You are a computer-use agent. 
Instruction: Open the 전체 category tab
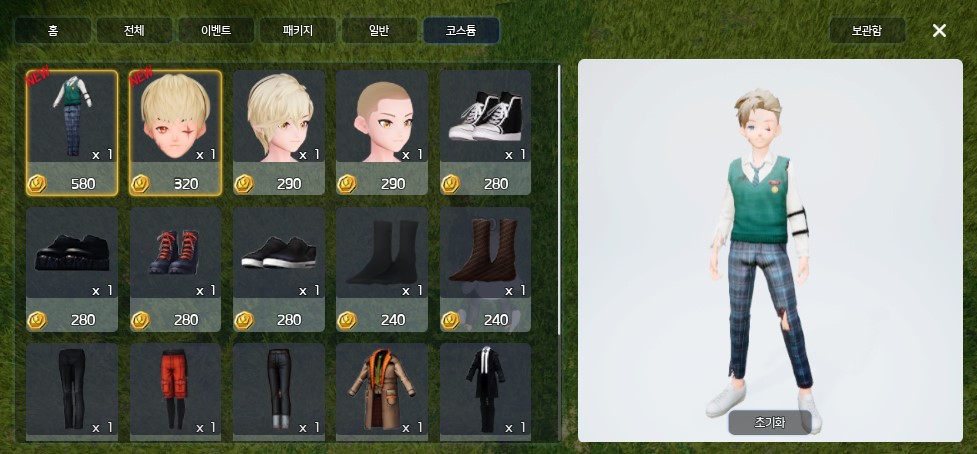(134, 30)
